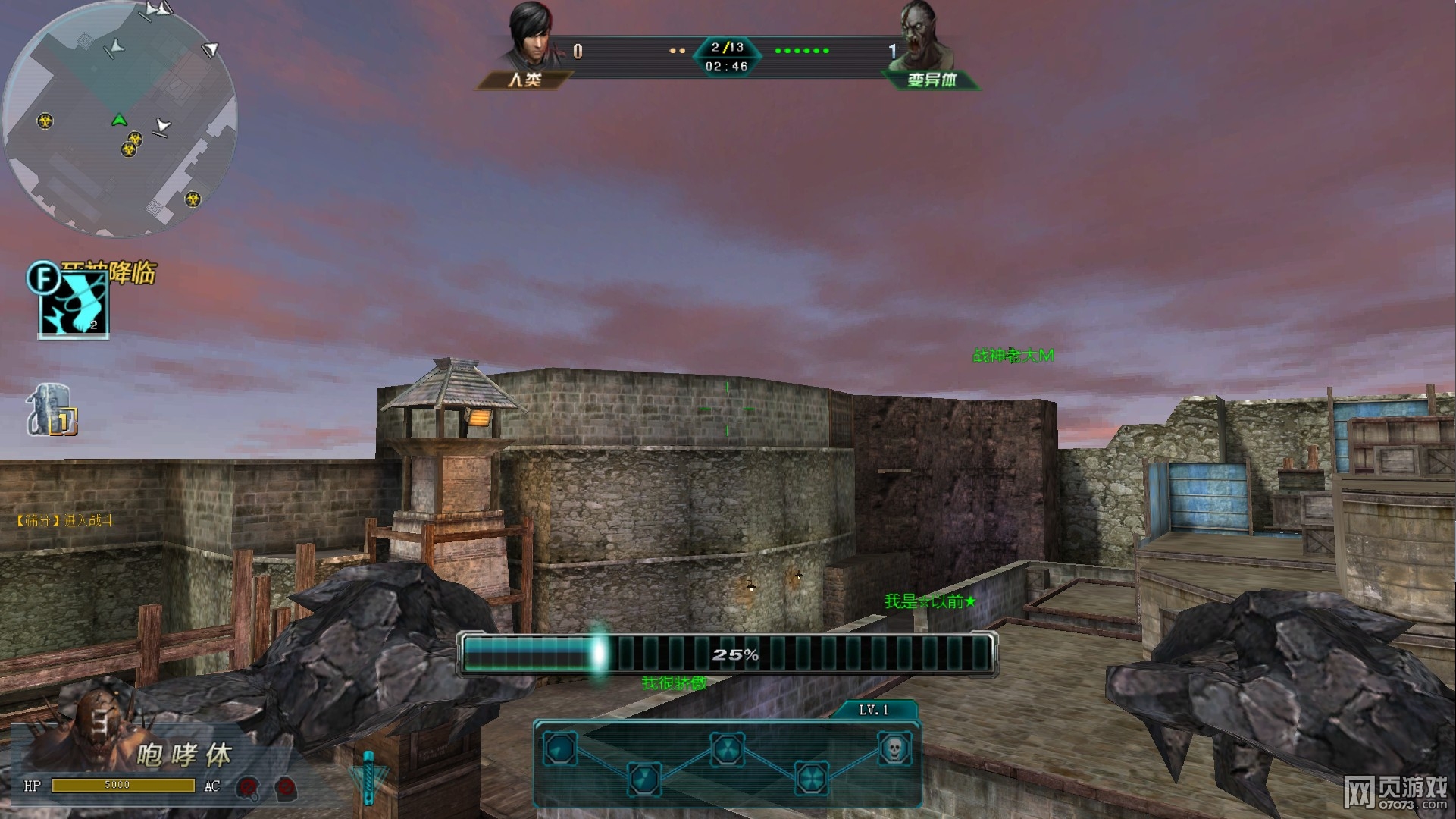The height and width of the screenshot is (819, 1456).
Task: Select the skull node in evolution panel
Action: 894,748
